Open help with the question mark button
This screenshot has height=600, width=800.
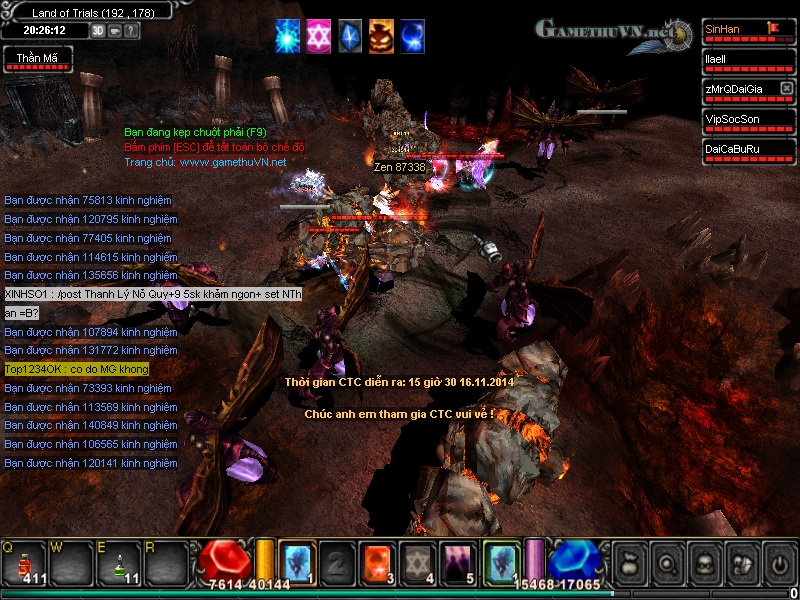132,30
